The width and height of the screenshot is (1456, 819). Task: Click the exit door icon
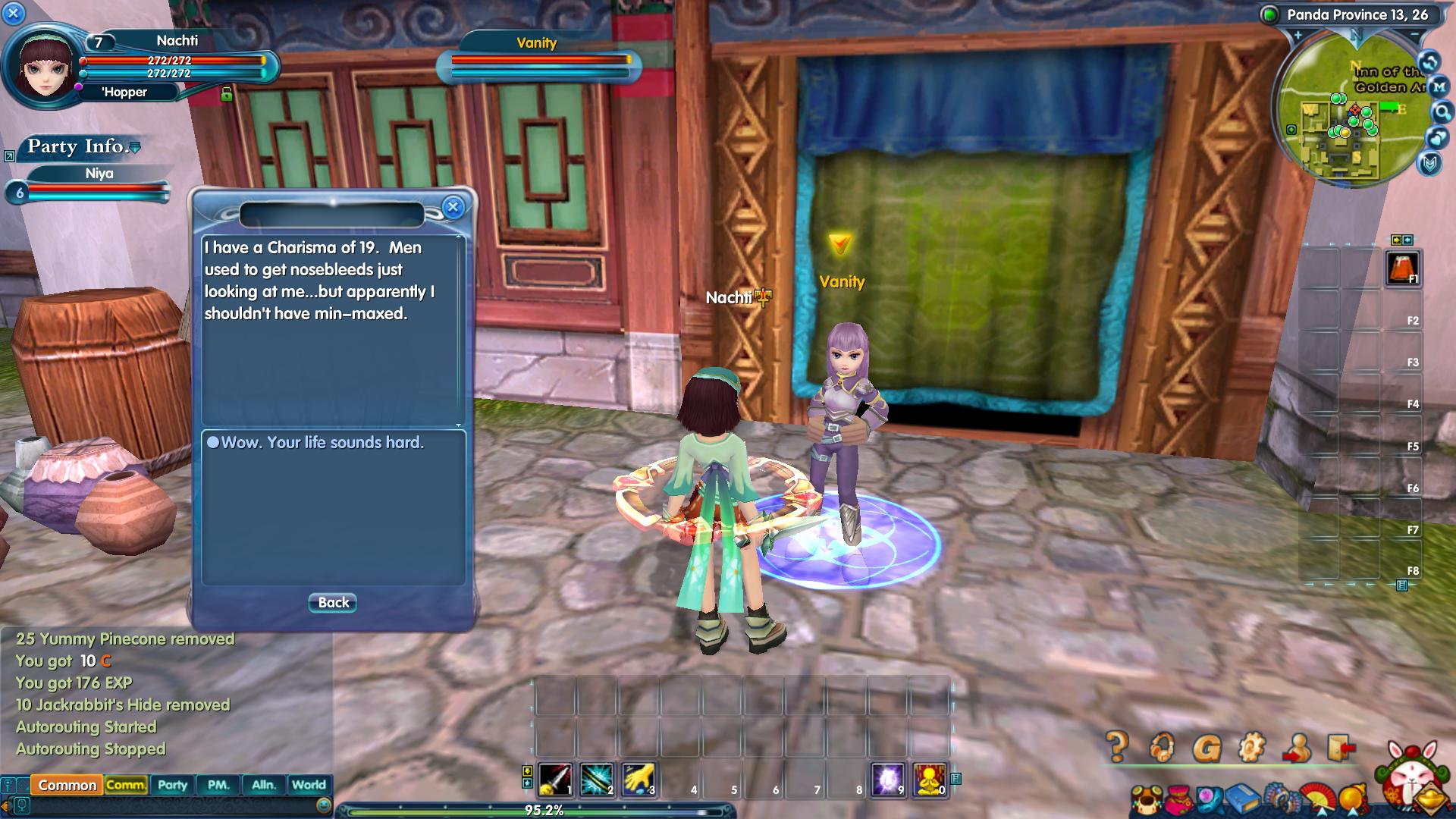(1341, 748)
